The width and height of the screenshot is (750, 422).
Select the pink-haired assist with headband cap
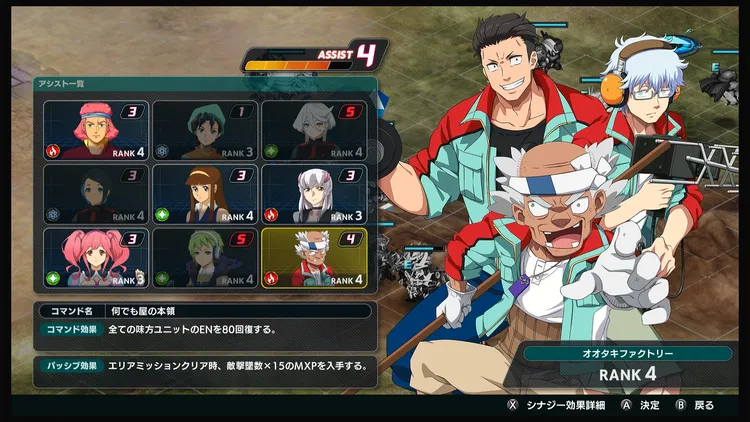[96, 130]
